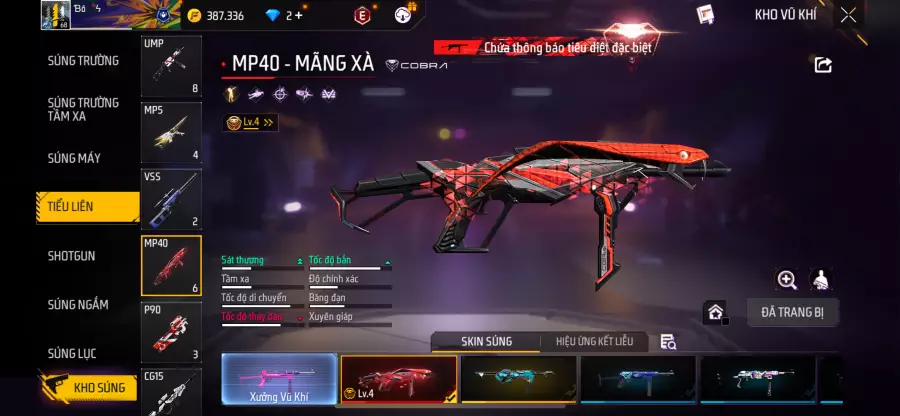
Task: Select the UMP weapon tile
Action: pyautogui.click(x=171, y=67)
